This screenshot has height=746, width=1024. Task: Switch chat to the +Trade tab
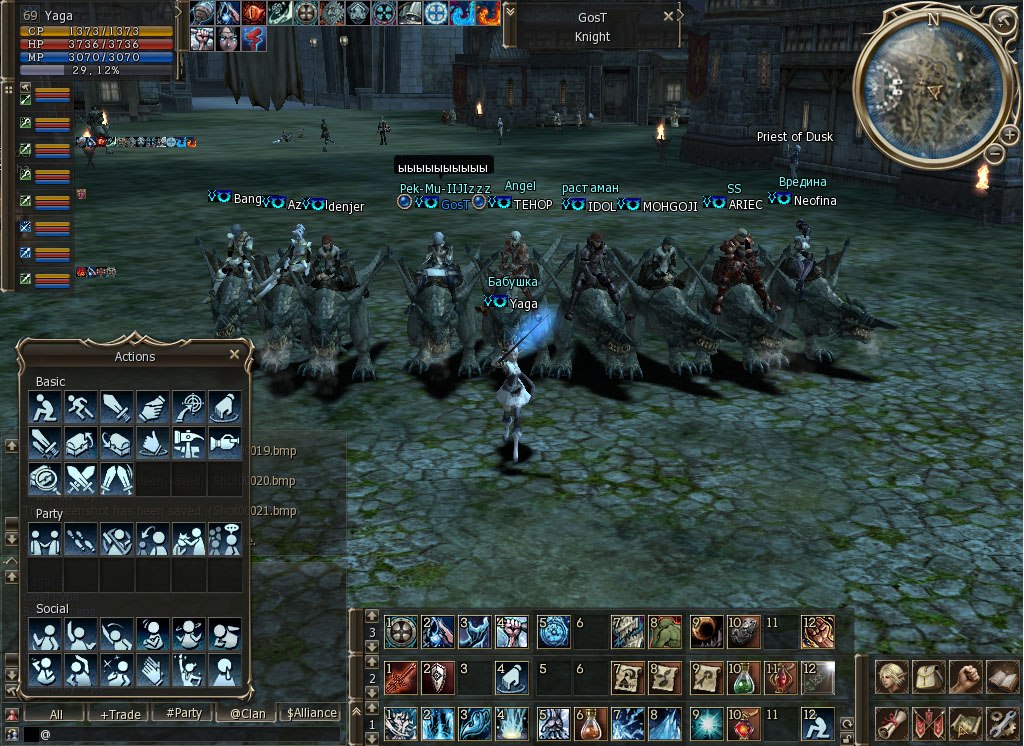click(x=120, y=714)
